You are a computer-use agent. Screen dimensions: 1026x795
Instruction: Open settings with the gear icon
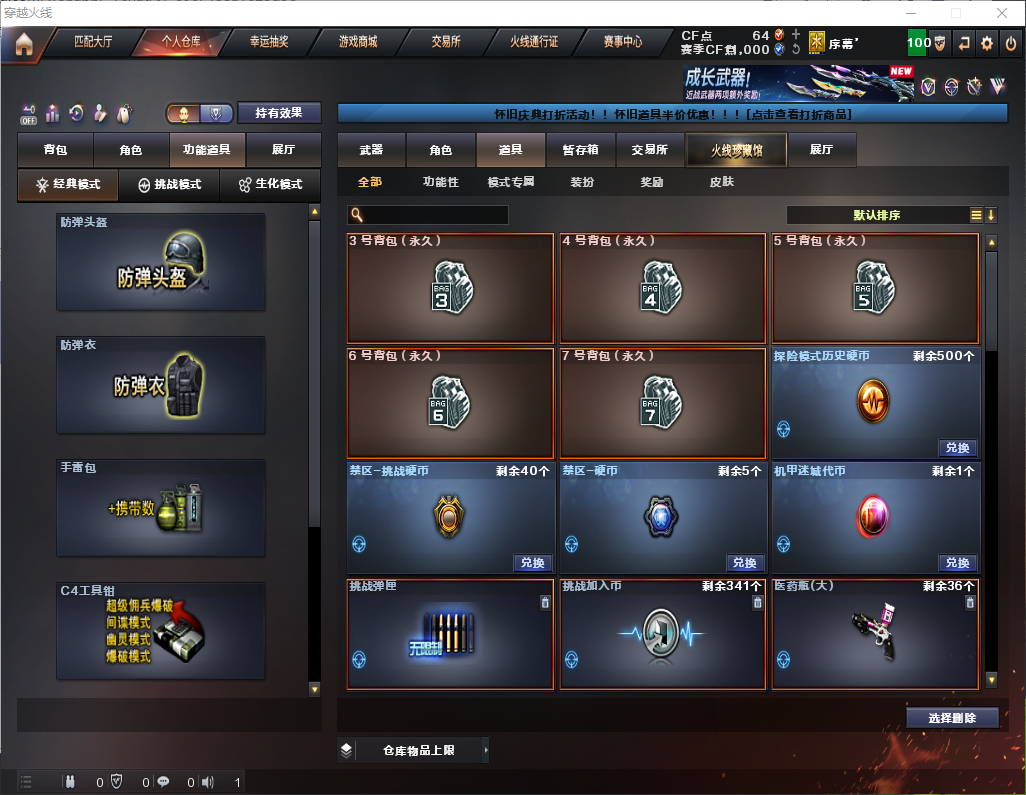pos(987,43)
